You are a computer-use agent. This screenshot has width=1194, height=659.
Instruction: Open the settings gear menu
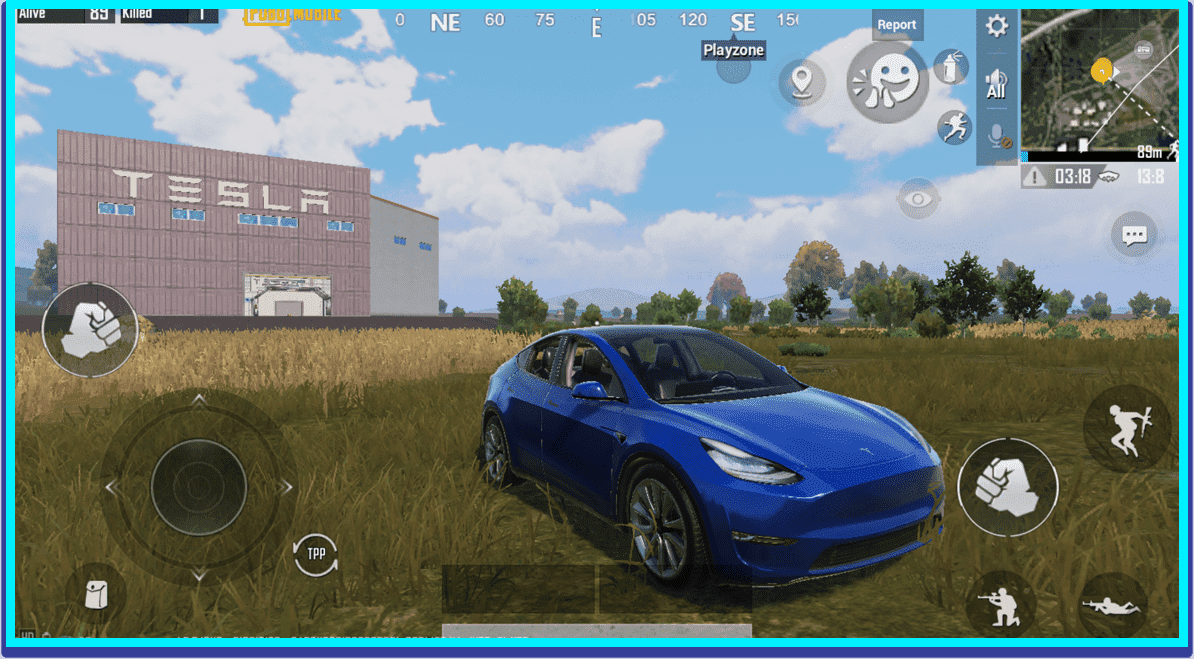[997, 26]
